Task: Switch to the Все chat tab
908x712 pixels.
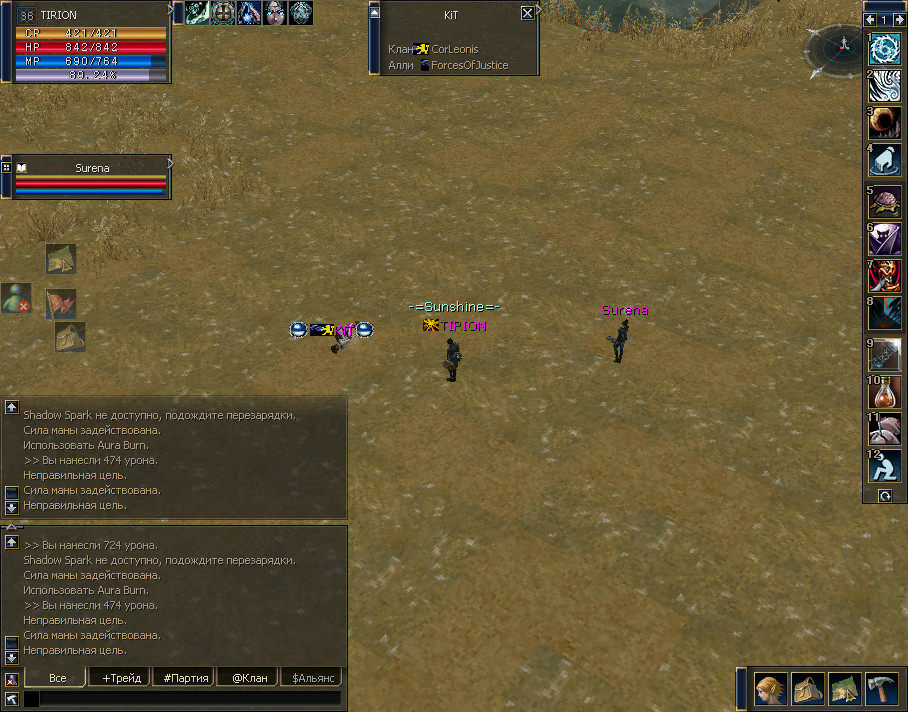Action: (57, 678)
